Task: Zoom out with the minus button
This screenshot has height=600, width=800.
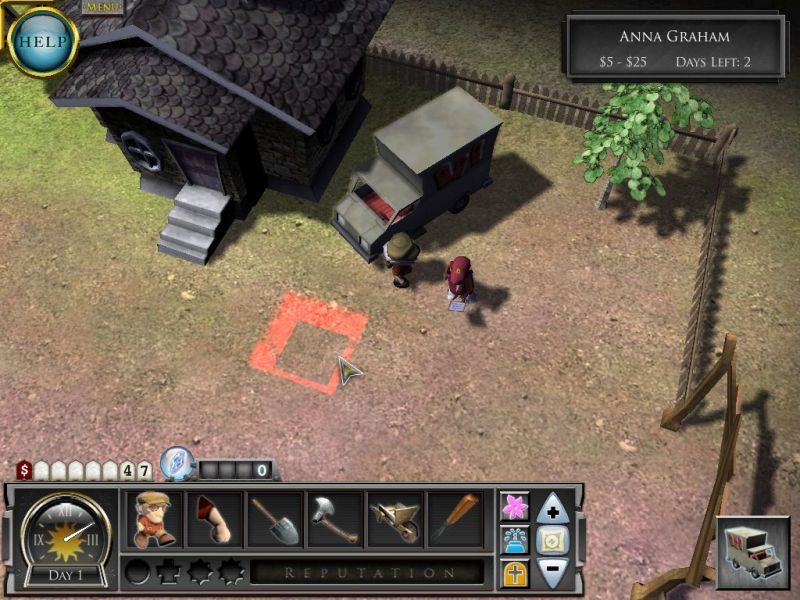Action: [x=553, y=572]
